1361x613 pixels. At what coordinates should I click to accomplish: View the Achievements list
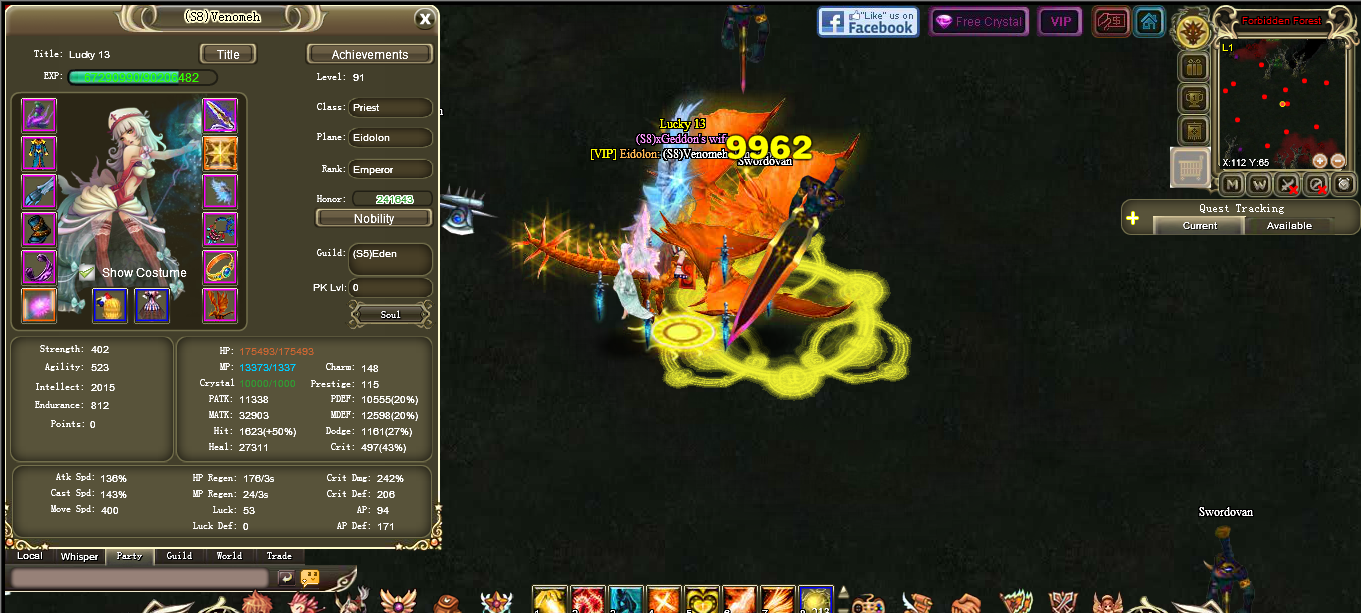(x=369, y=54)
